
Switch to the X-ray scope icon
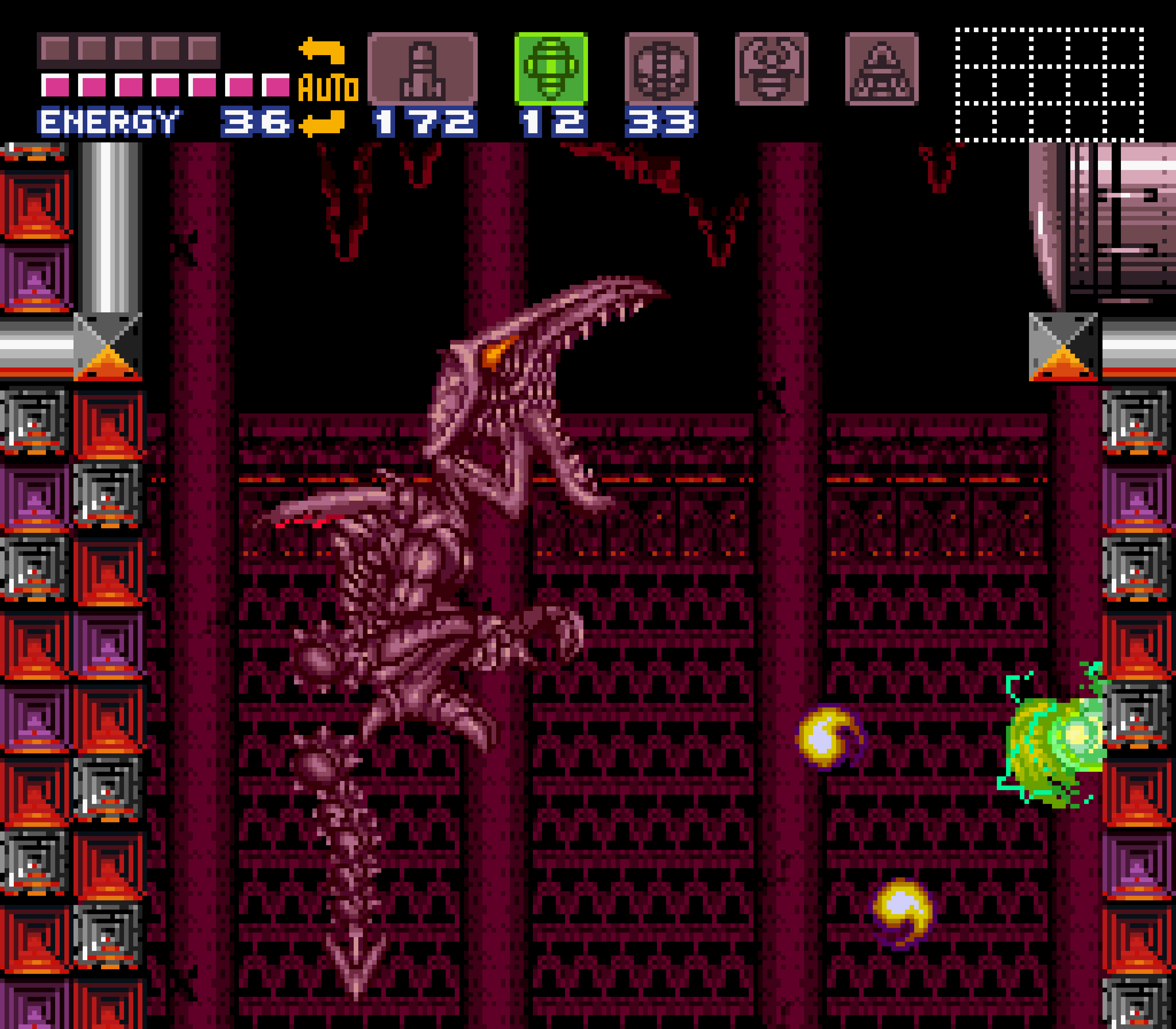point(882,69)
